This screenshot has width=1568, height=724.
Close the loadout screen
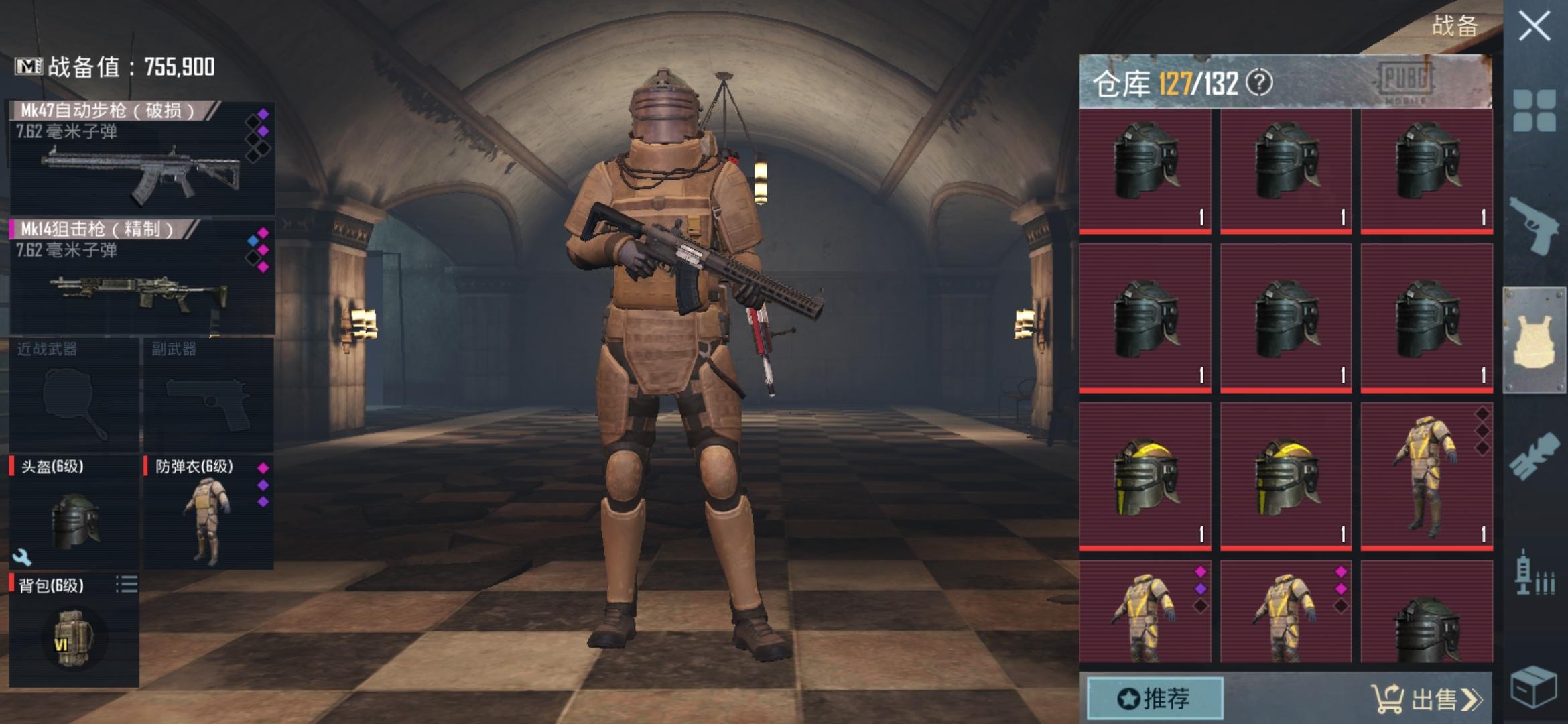click(1534, 27)
